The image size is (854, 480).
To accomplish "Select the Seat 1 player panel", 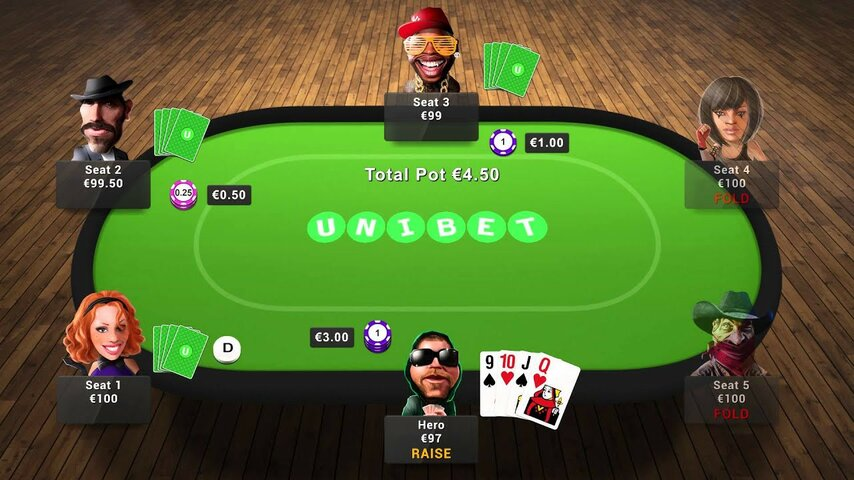I will click(103, 392).
